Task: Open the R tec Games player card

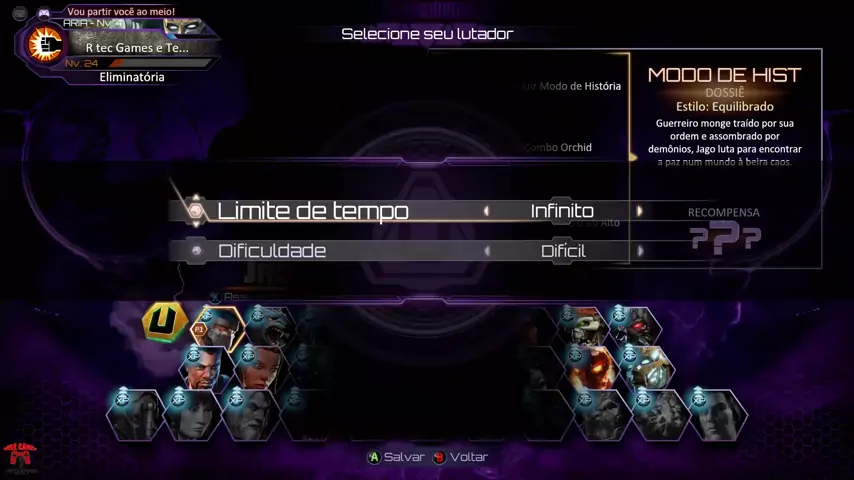Action: (x=118, y=47)
